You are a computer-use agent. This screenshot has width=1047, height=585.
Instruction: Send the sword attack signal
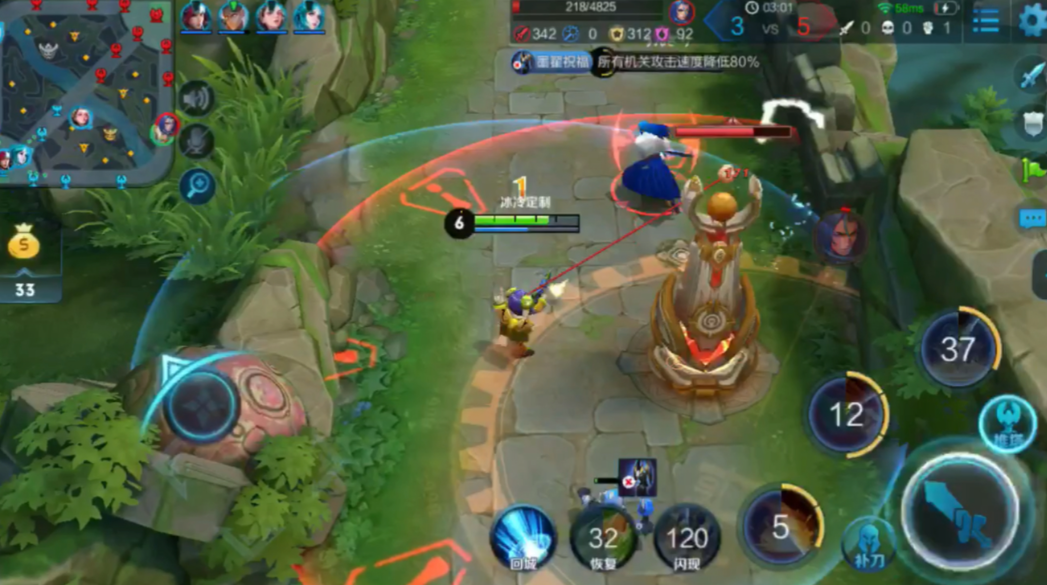pos(1031,76)
